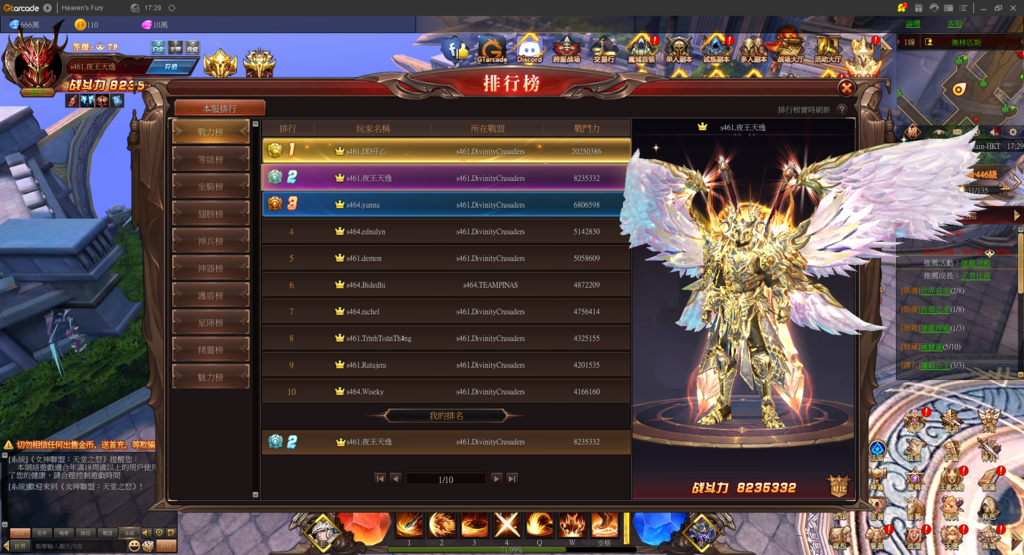This screenshot has height=555, width=1024.
Task: Close the GTarcade application window
Action: [x=1013, y=7]
